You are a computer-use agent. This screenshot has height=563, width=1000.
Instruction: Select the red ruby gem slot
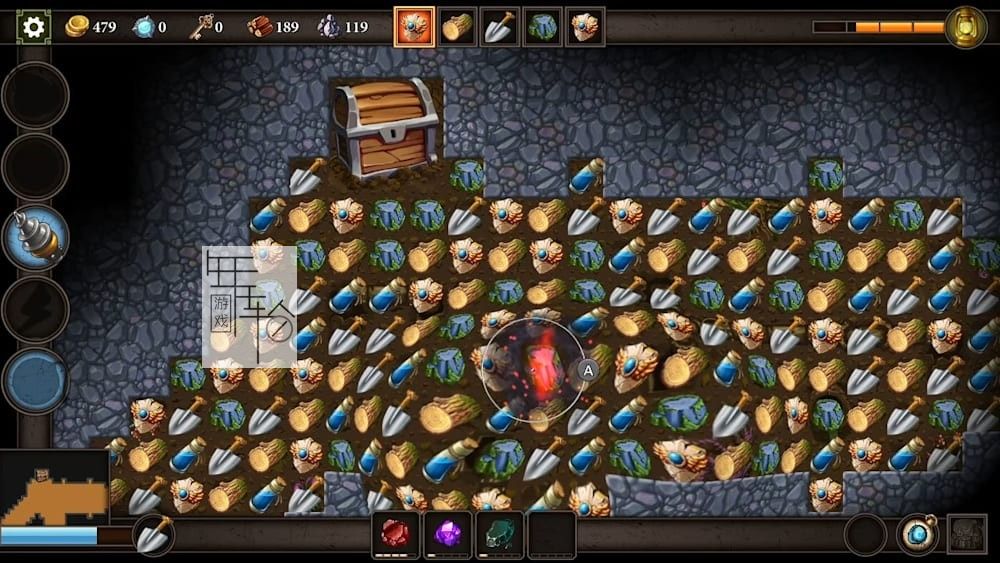(x=395, y=534)
